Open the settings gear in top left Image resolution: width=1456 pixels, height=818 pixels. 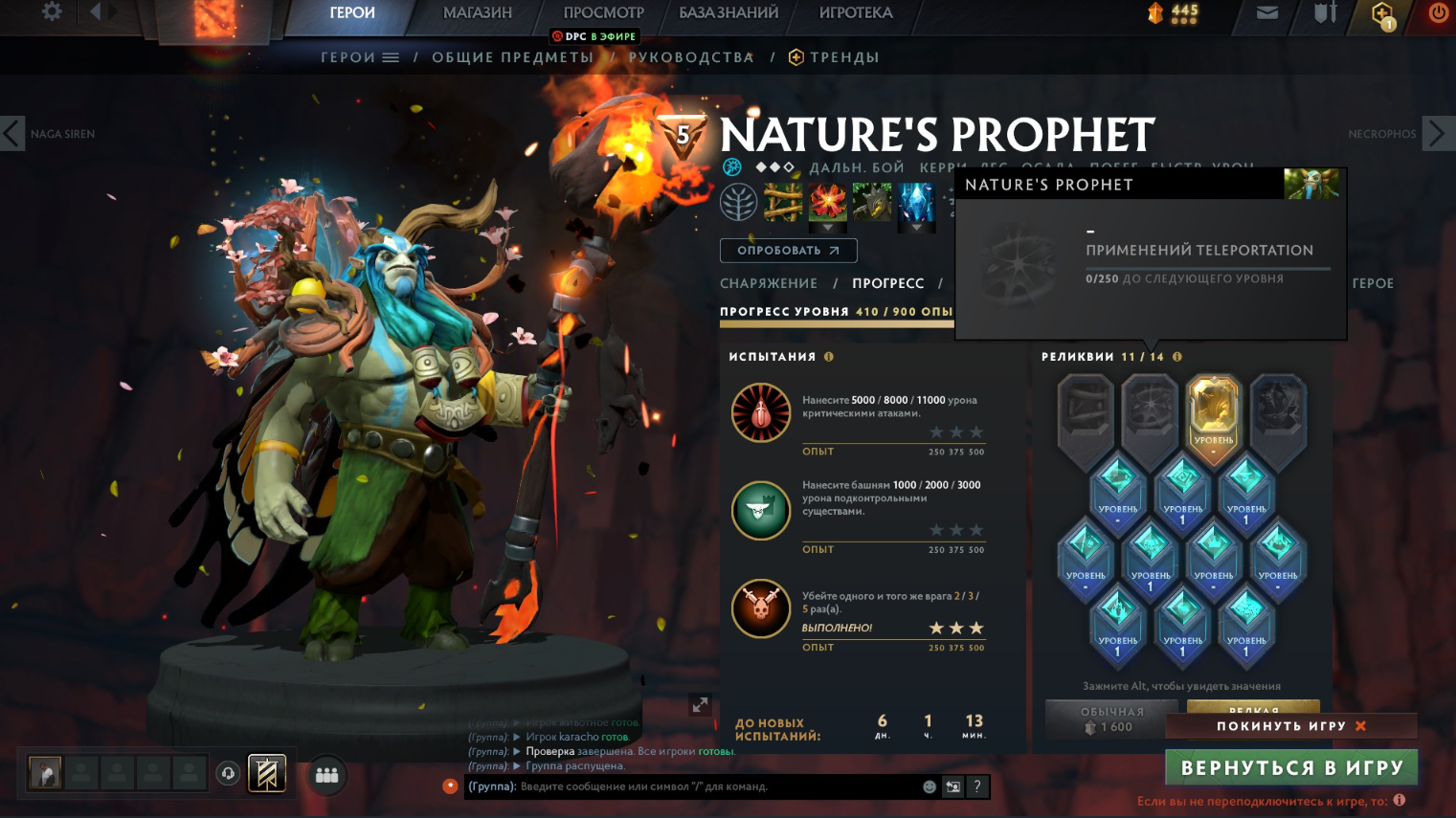pyautogui.click(x=53, y=13)
